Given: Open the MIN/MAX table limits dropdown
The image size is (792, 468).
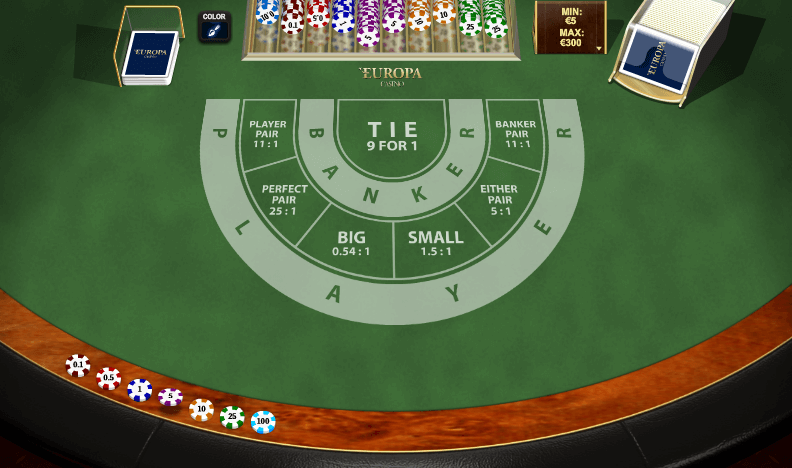Looking at the screenshot, I should tap(571, 27).
